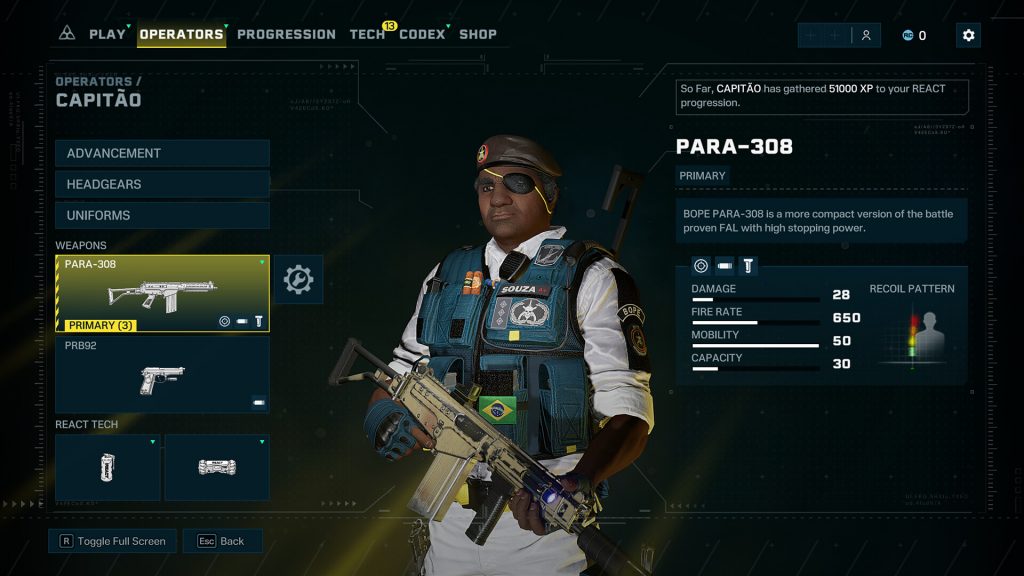The width and height of the screenshot is (1024, 576).
Task: Open the gear settings icon
Action: (968, 35)
